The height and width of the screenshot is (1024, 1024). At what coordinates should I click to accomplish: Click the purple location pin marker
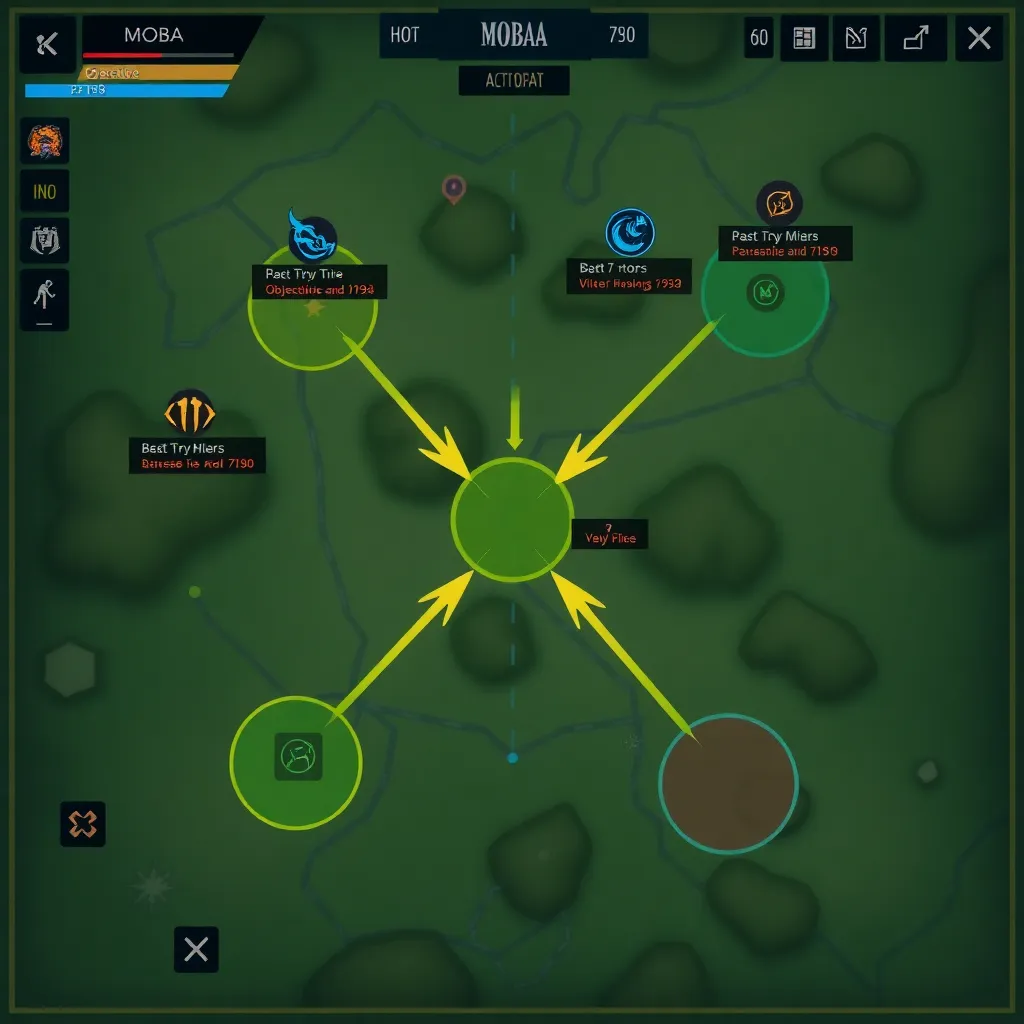click(x=454, y=188)
